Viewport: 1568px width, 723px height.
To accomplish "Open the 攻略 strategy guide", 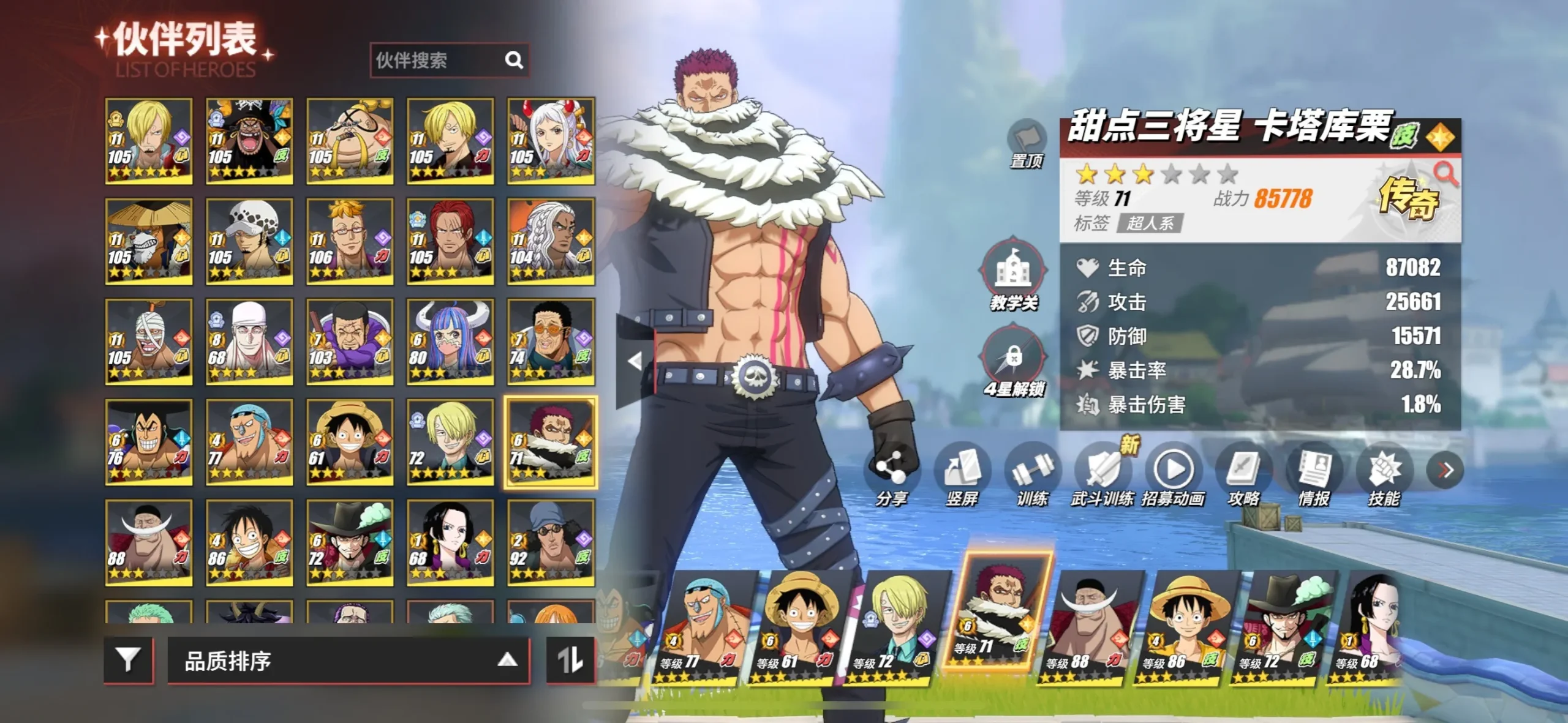I will click(1243, 471).
